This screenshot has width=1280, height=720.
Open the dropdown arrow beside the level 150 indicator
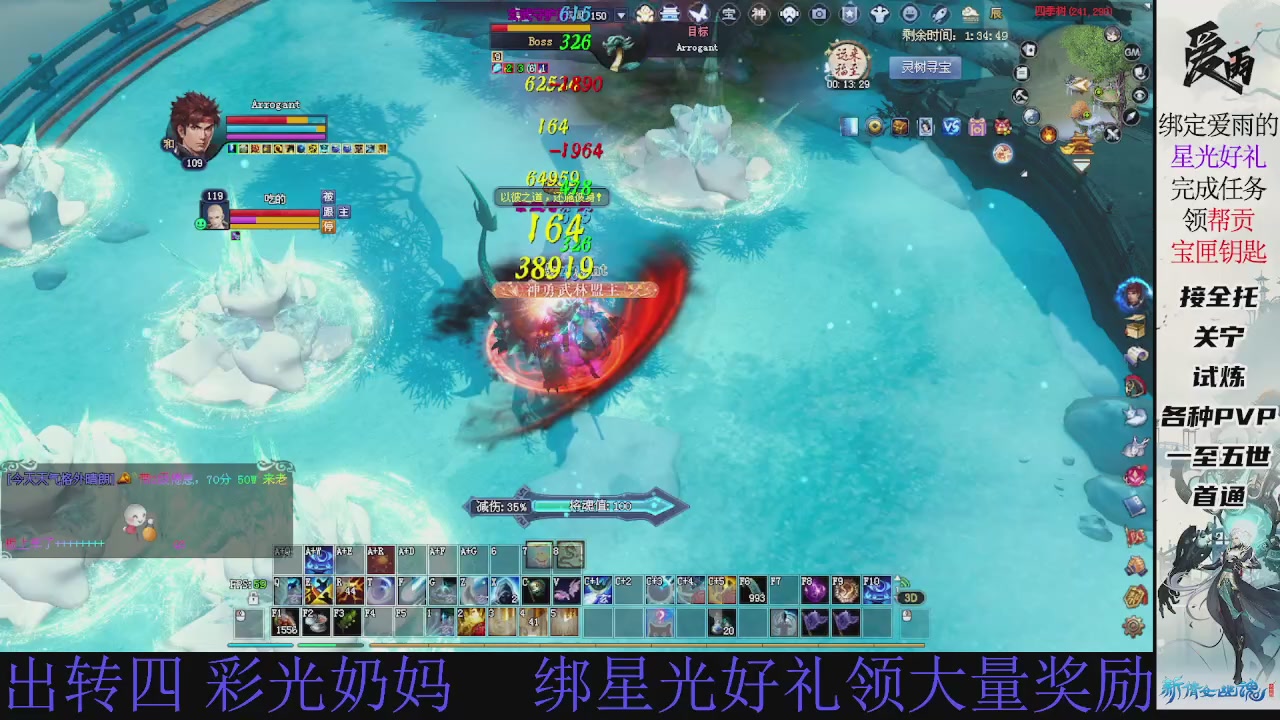tap(621, 14)
